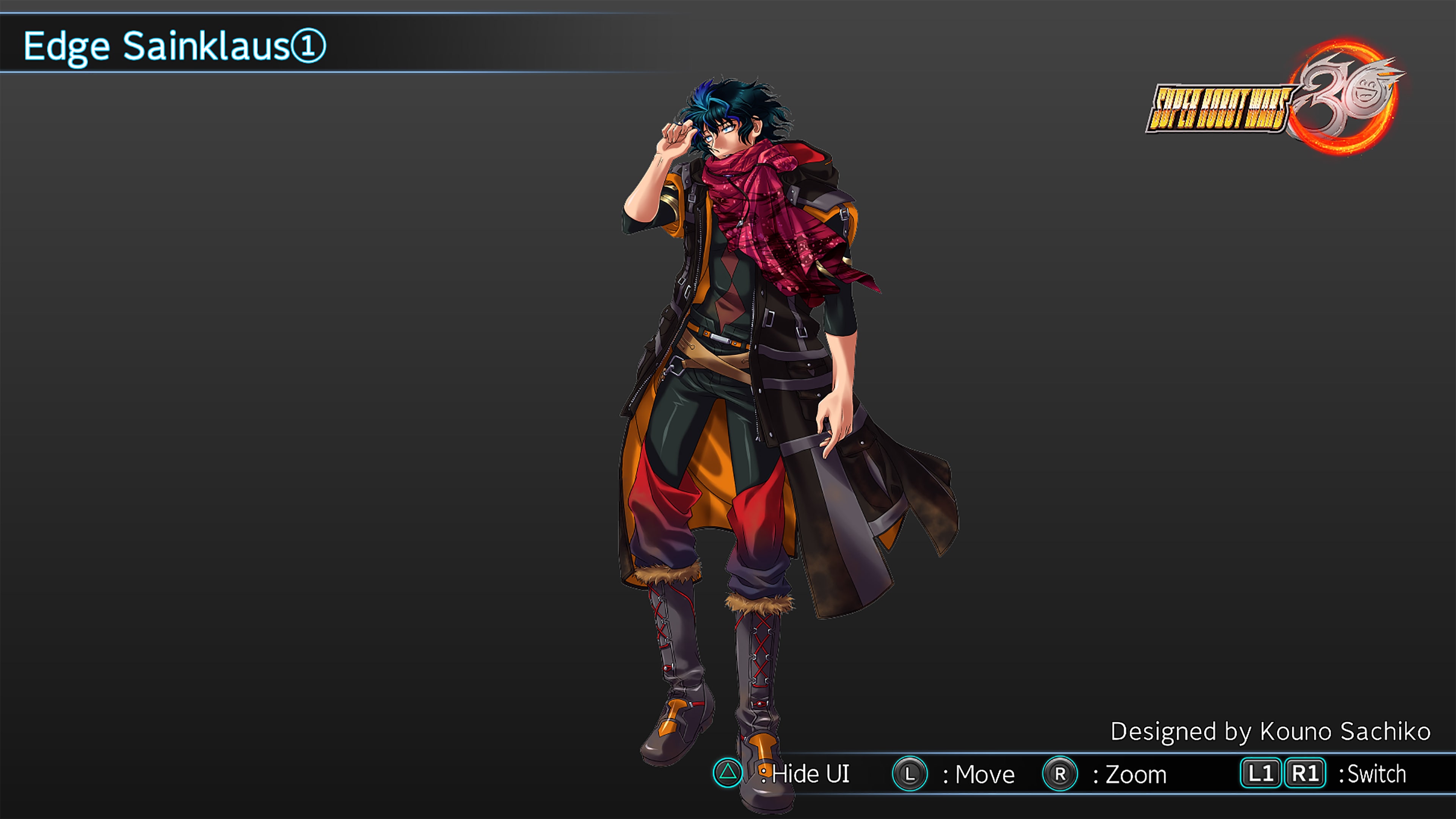1456x819 pixels.
Task: Switch to next artwork via R1 prompt
Action: click(1305, 774)
